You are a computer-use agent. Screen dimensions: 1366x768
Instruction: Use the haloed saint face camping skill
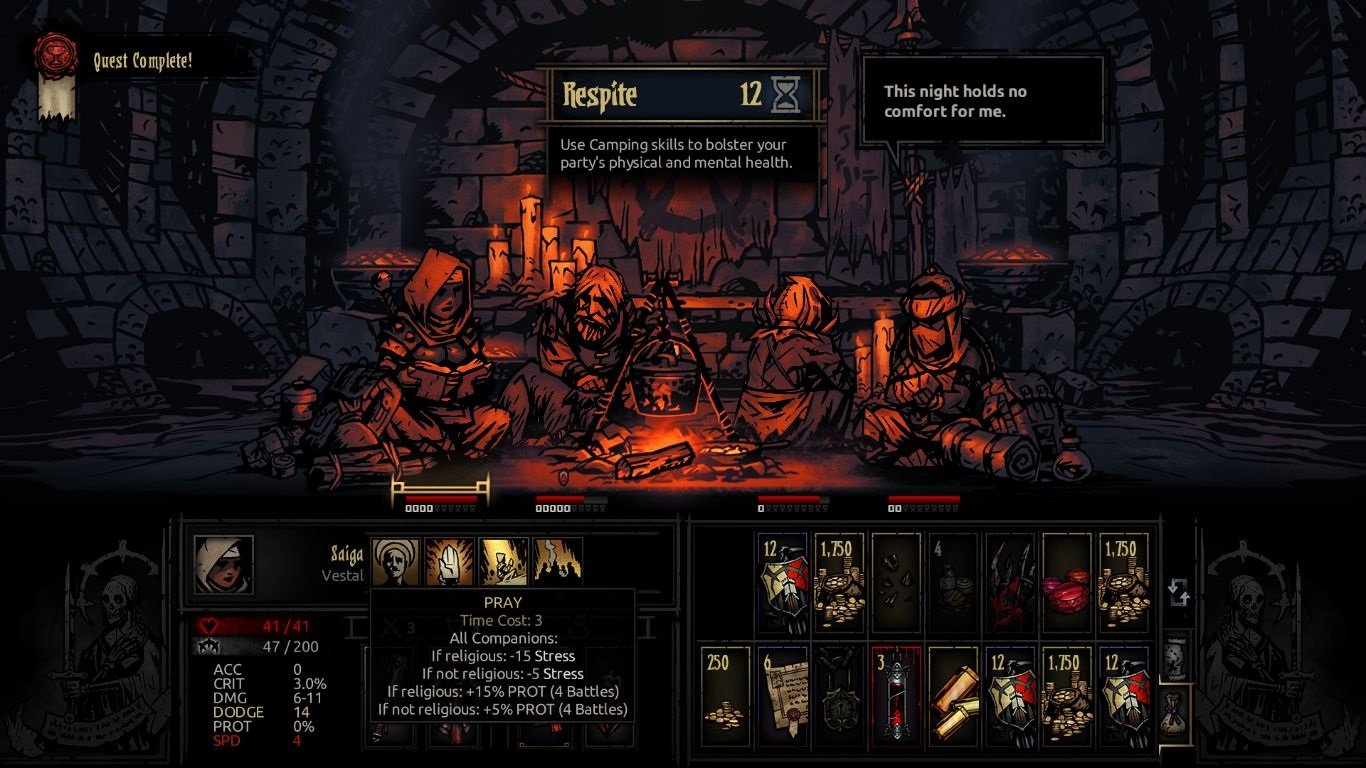[396, 562]
